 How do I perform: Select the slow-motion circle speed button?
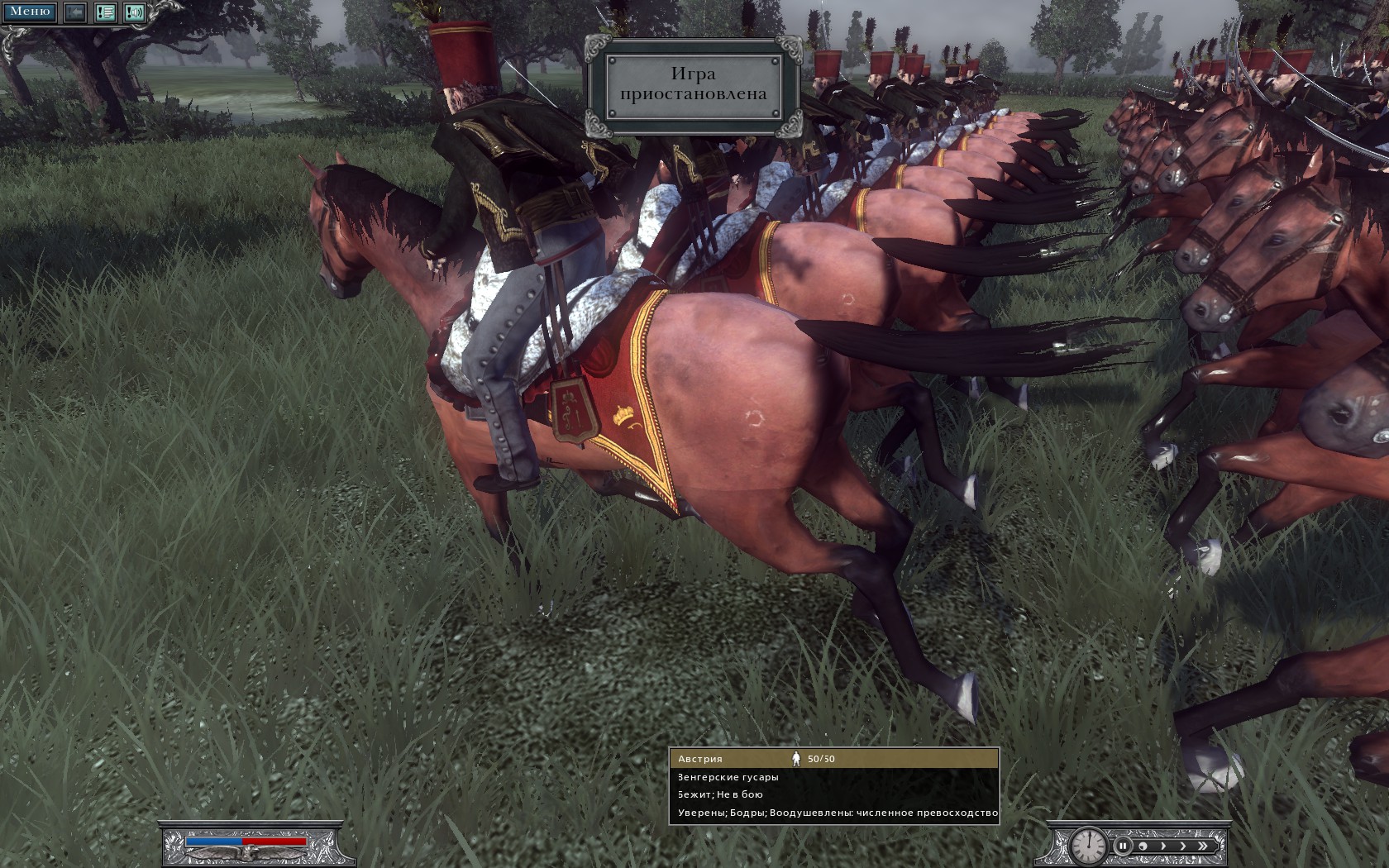pyautogui.click(x=1143, y=846)
